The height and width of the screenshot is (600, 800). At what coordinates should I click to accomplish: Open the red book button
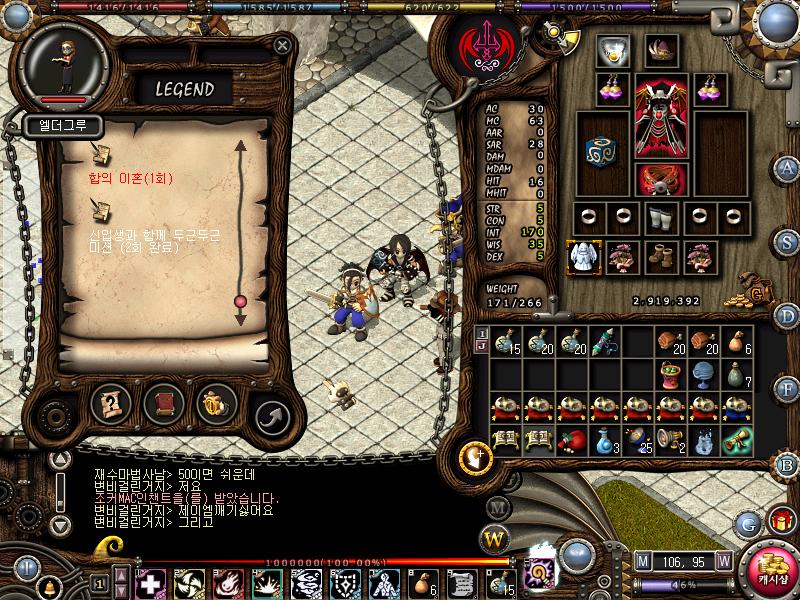[x=162, y=403]
